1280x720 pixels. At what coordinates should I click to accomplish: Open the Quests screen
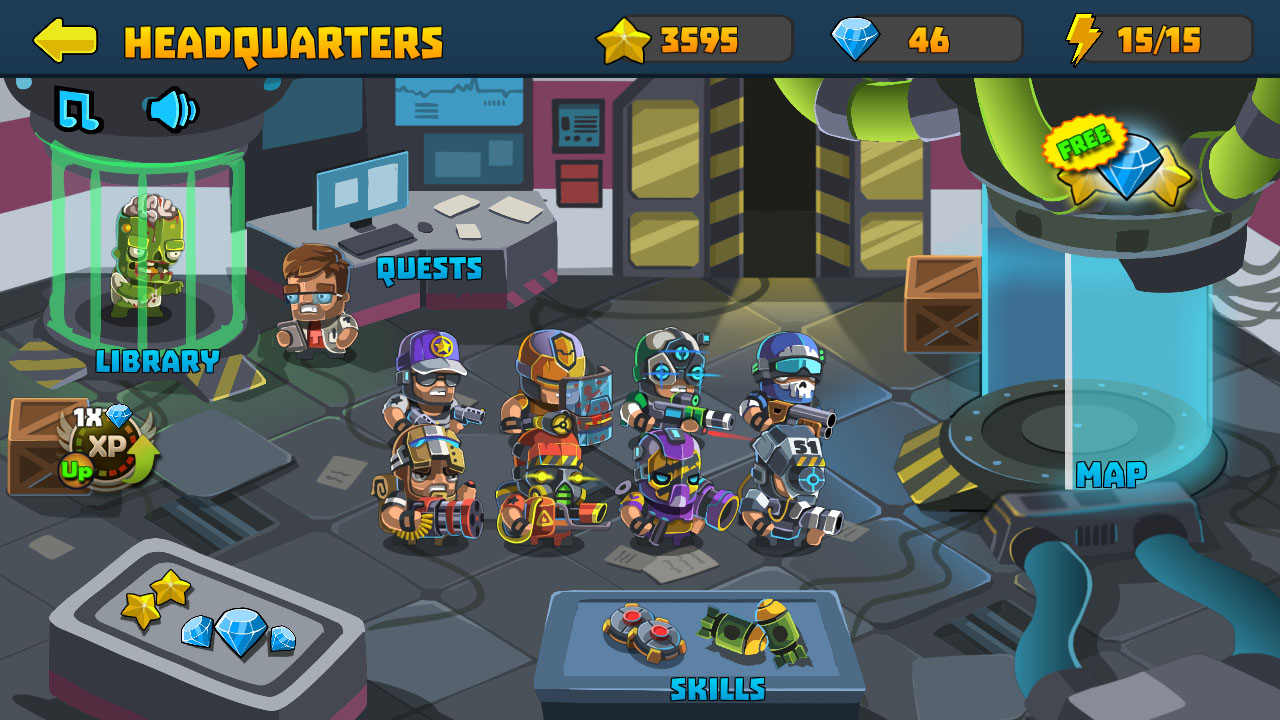pyautogui.click(x=428, y=268)
